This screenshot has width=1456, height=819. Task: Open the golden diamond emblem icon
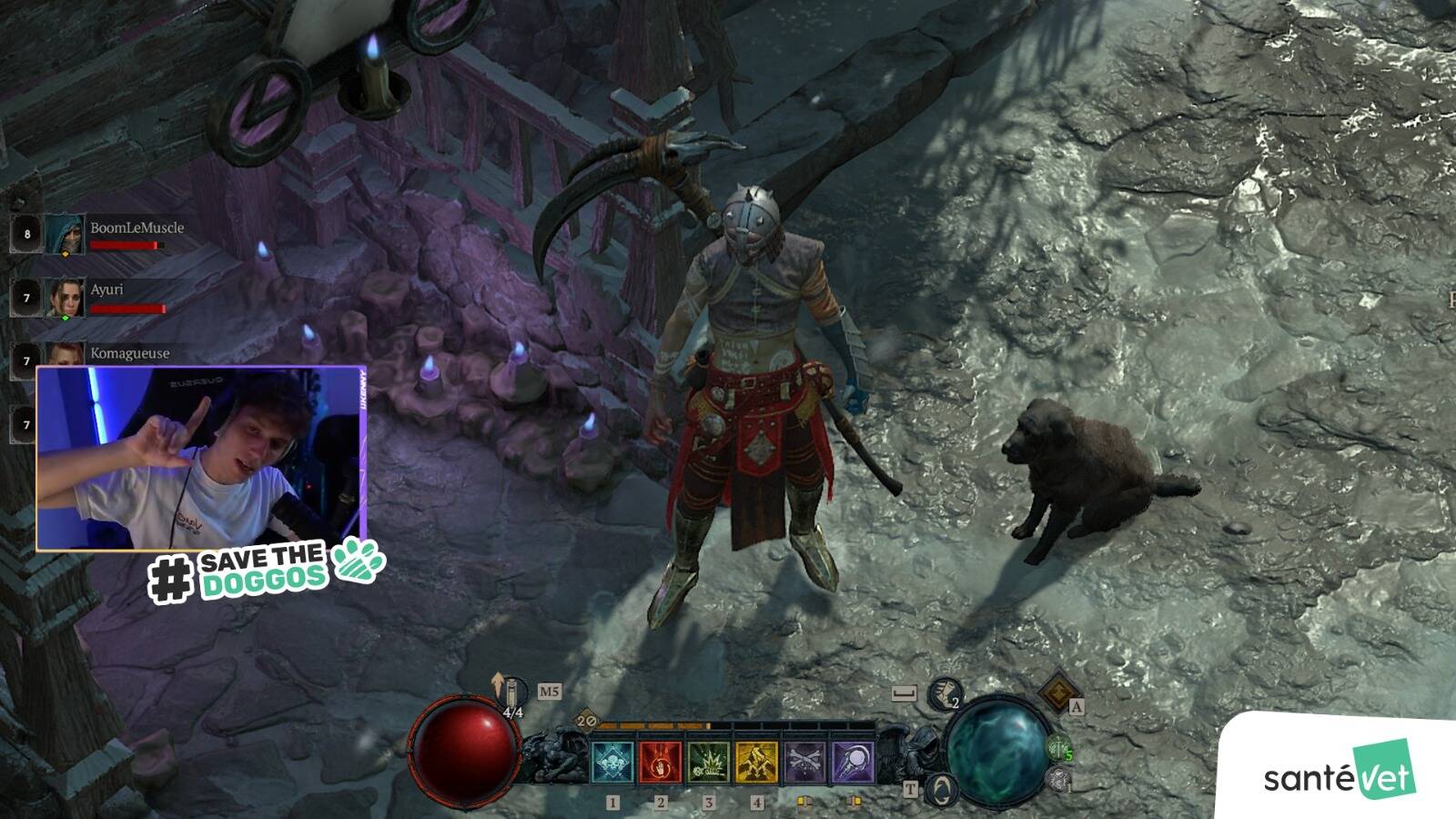point(1058,693)
